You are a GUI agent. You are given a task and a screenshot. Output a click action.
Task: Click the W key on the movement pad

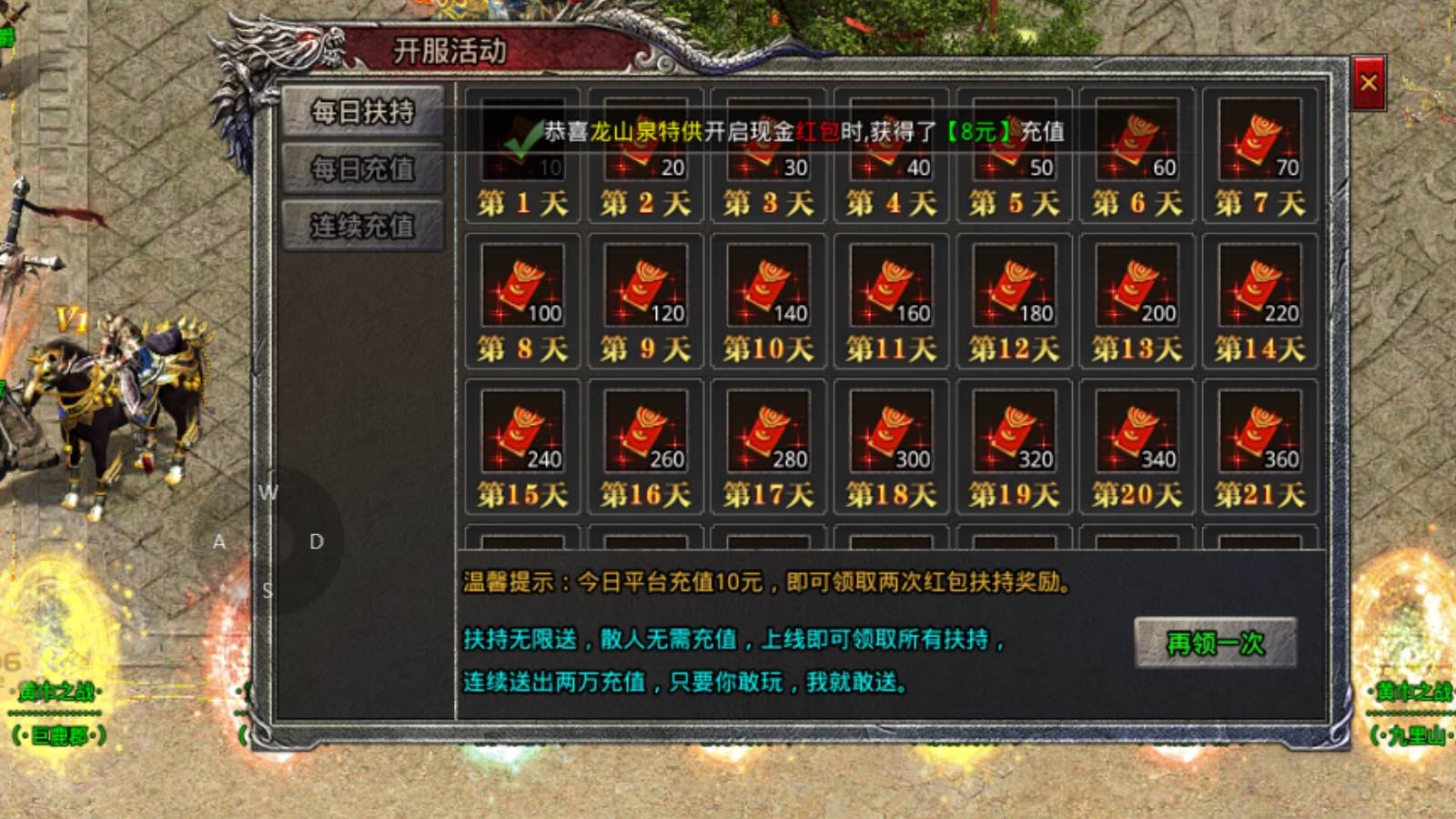267,493
